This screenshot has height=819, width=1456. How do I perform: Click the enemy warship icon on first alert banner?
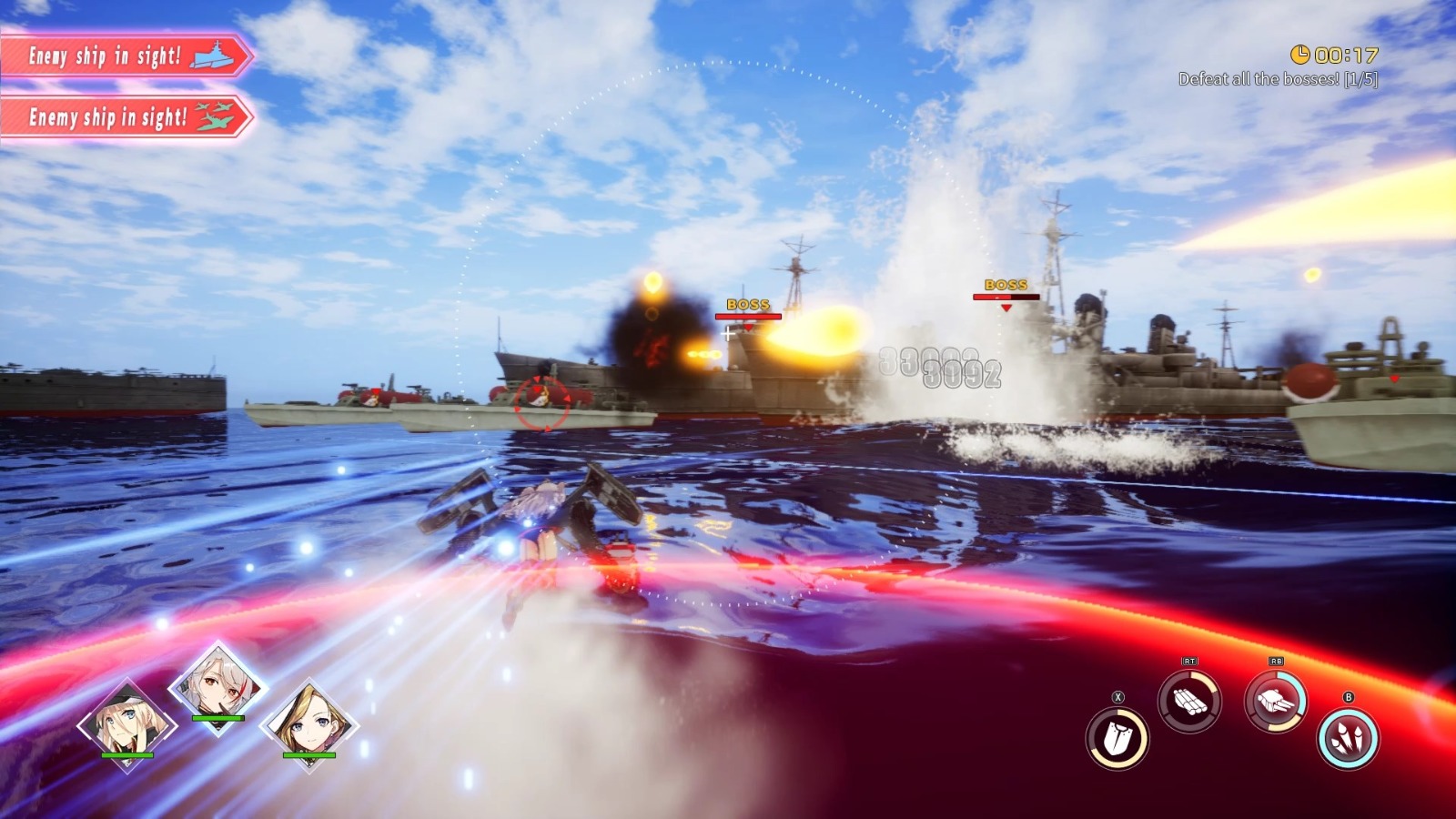213,54
